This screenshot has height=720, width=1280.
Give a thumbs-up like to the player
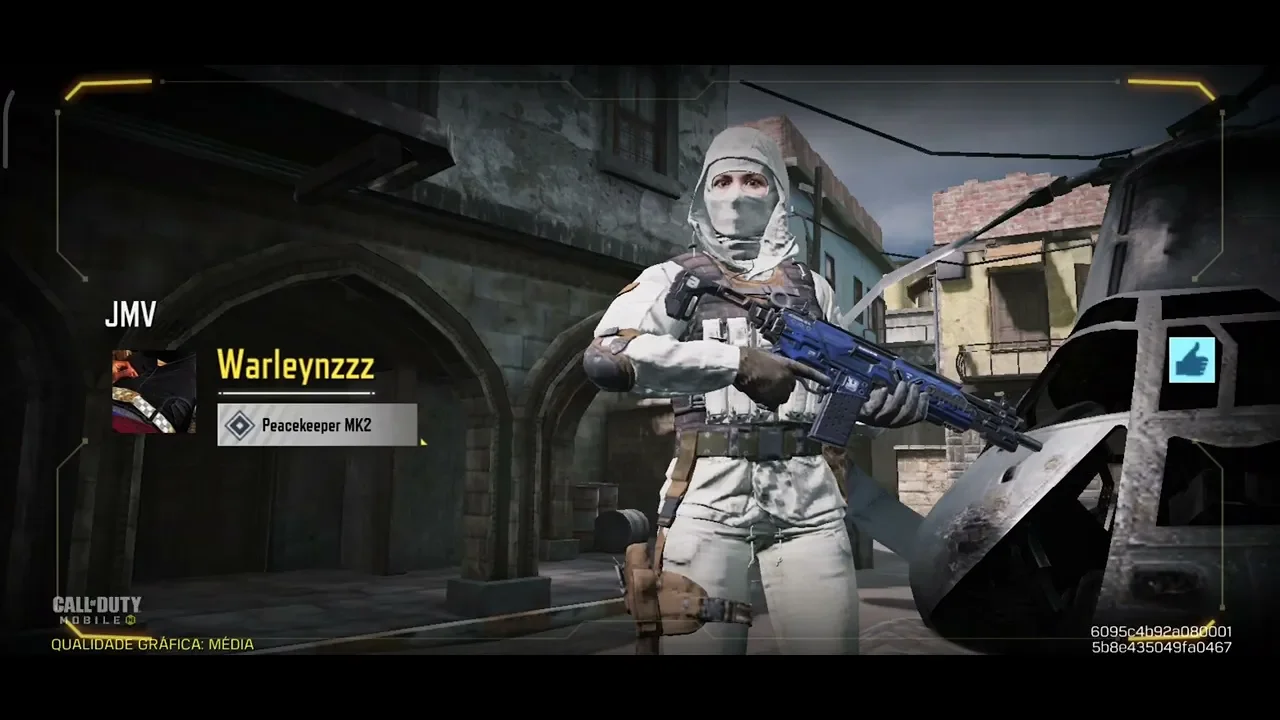(1191, 360)
